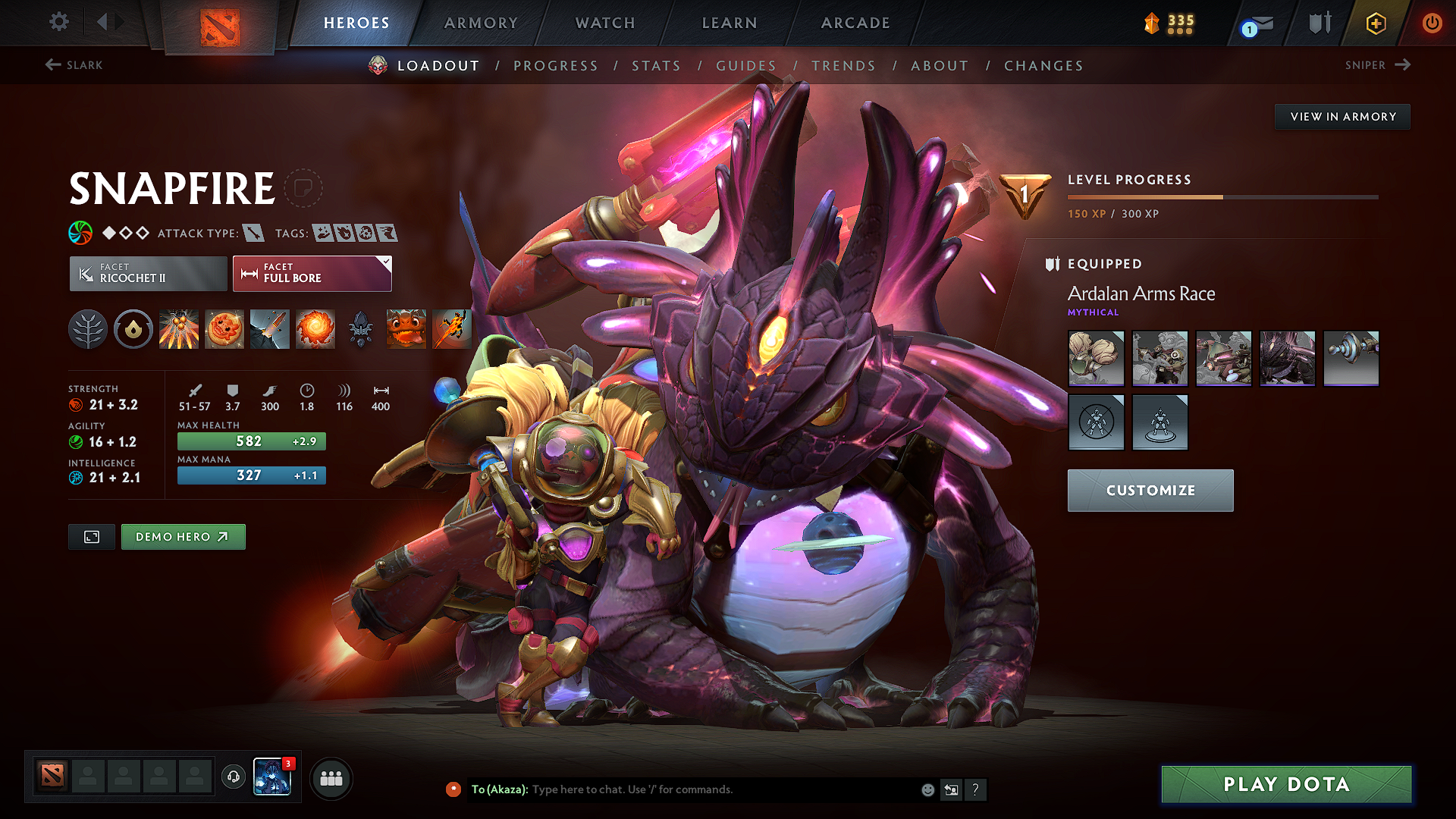Open the Firesnap Cookie ability icon
Viewport: 1456px width, 819px height.
(224, 328)
